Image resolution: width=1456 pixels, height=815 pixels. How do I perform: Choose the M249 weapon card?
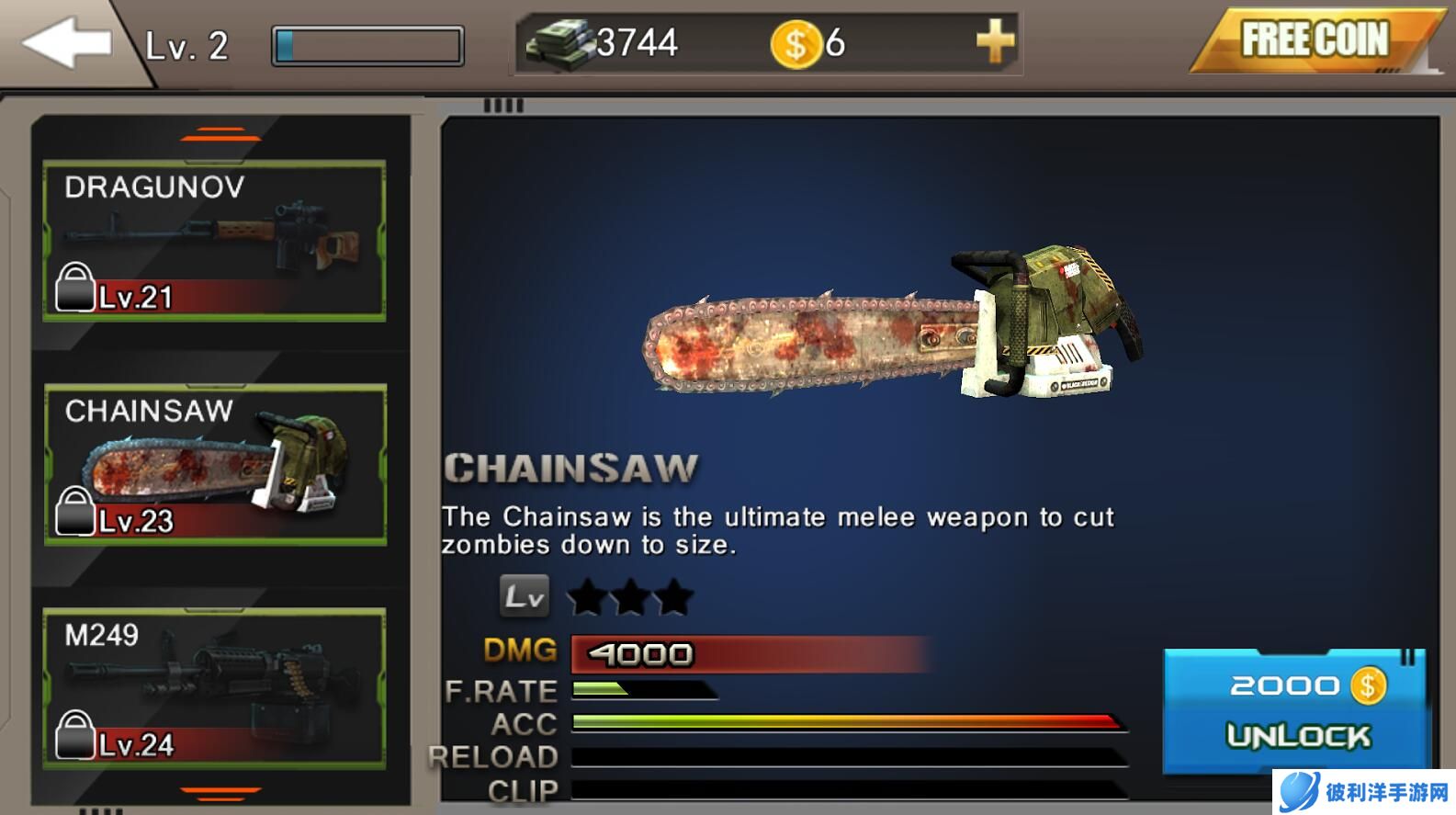[215, 688]
